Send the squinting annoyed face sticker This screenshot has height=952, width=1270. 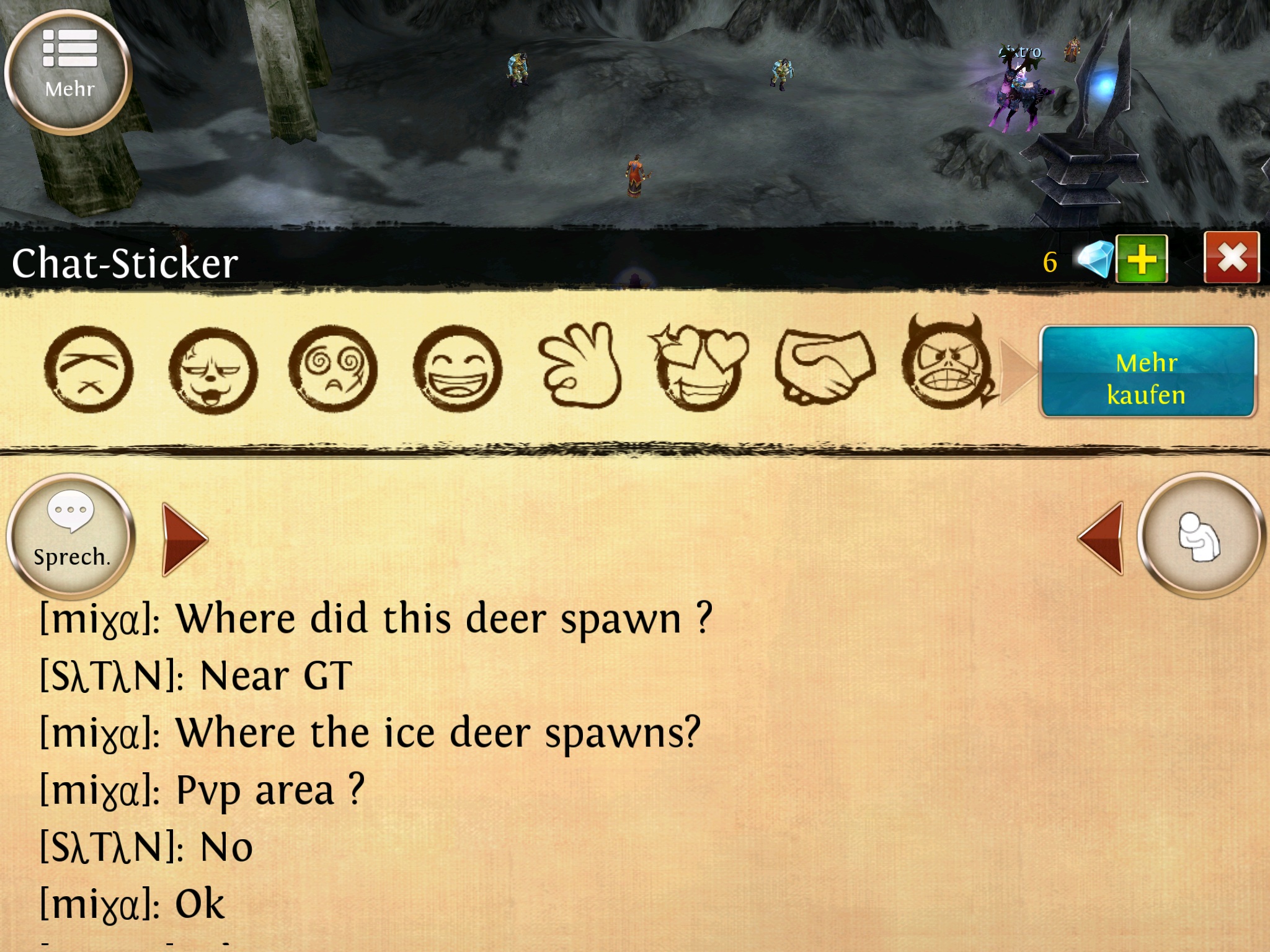89,369
